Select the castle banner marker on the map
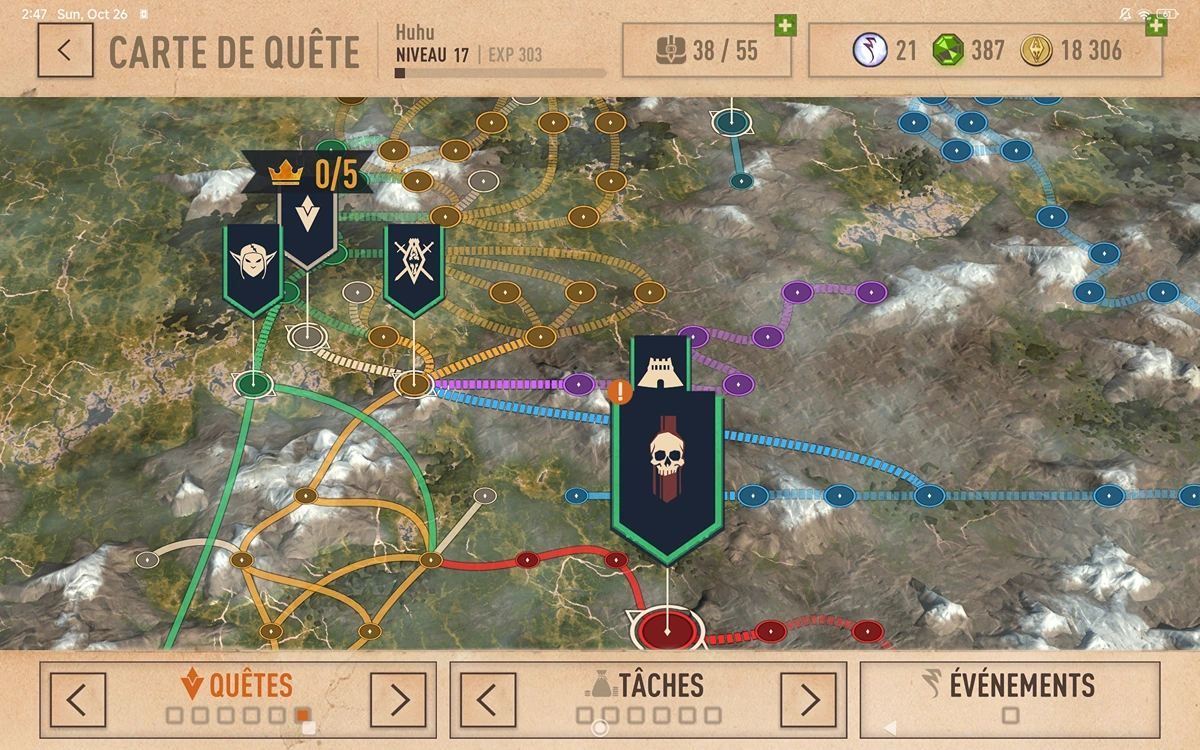Screen dimensions: 1200x750 coord(660,362)
